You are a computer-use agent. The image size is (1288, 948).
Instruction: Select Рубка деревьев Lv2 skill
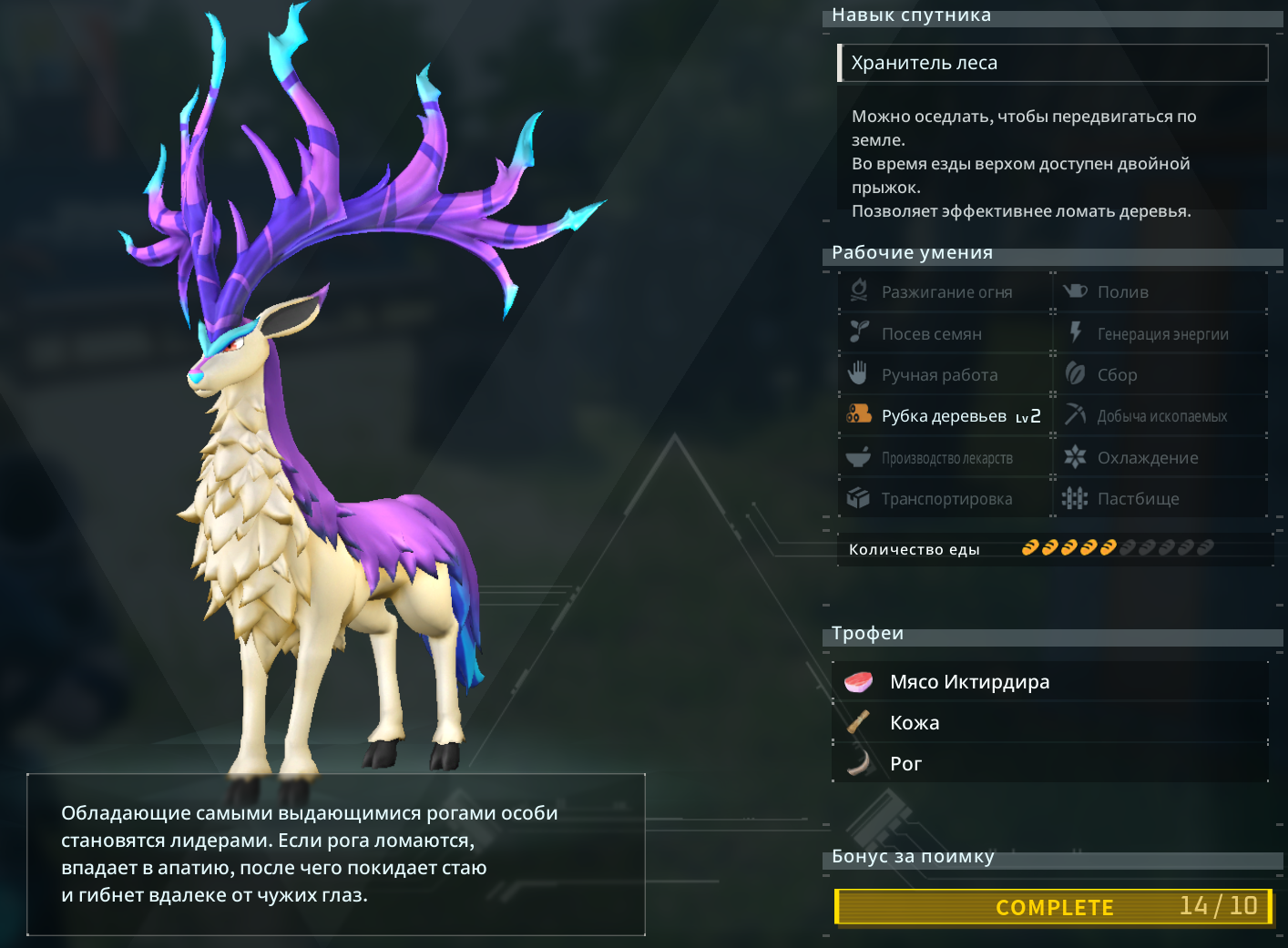[x=946, y=416]
